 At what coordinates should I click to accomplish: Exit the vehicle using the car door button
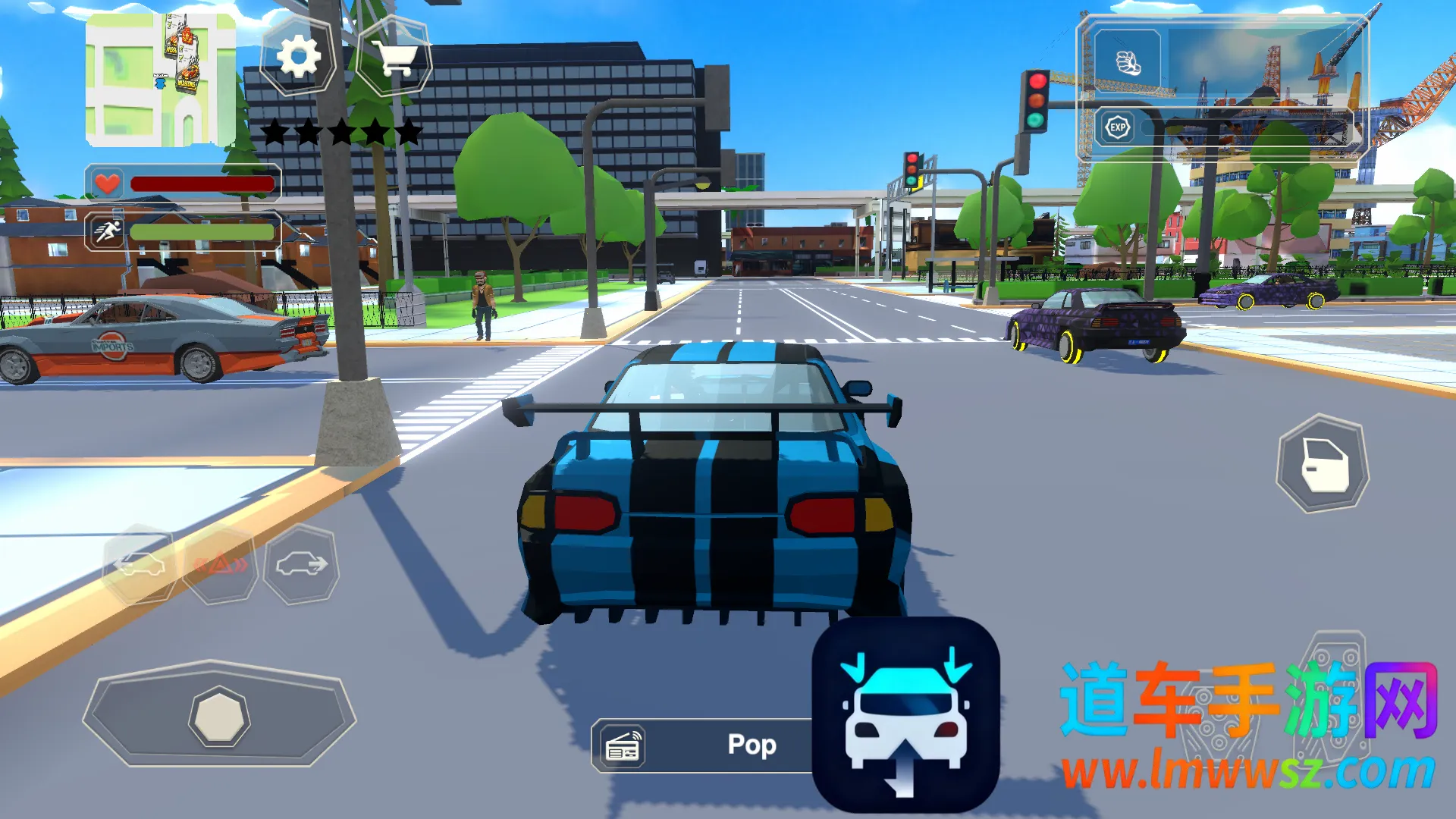[1323, 463]
